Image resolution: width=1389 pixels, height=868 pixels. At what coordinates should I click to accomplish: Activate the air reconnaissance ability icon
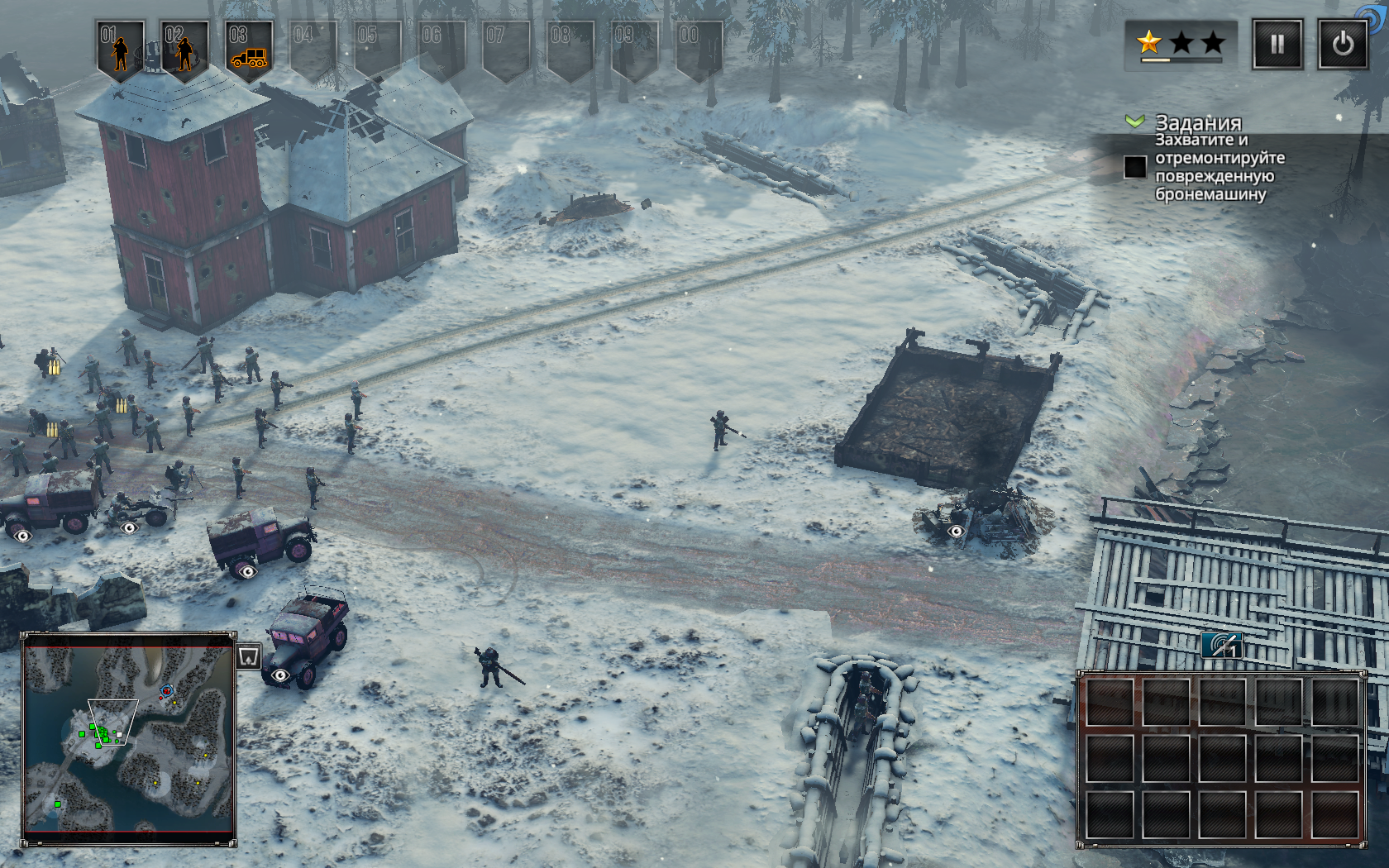(1222, 645)
